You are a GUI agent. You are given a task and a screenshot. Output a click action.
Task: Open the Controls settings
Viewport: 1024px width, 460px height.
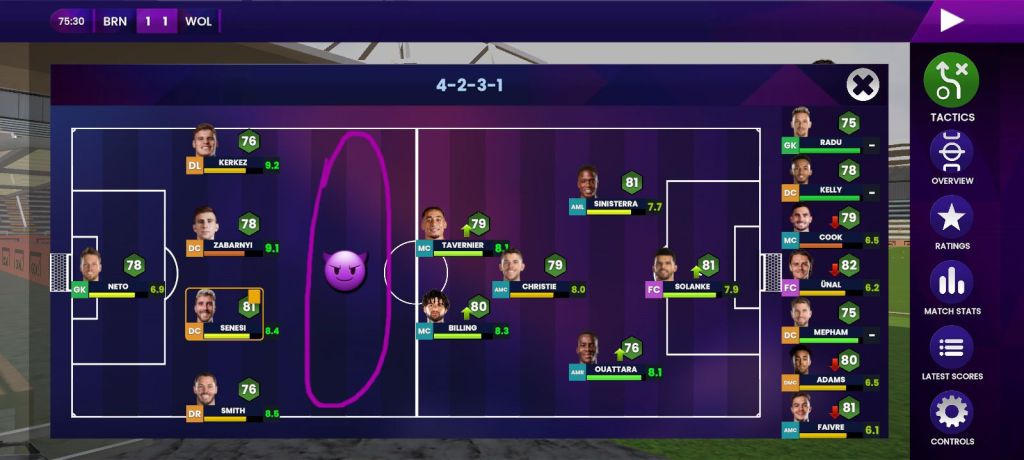tap(951, 414)
